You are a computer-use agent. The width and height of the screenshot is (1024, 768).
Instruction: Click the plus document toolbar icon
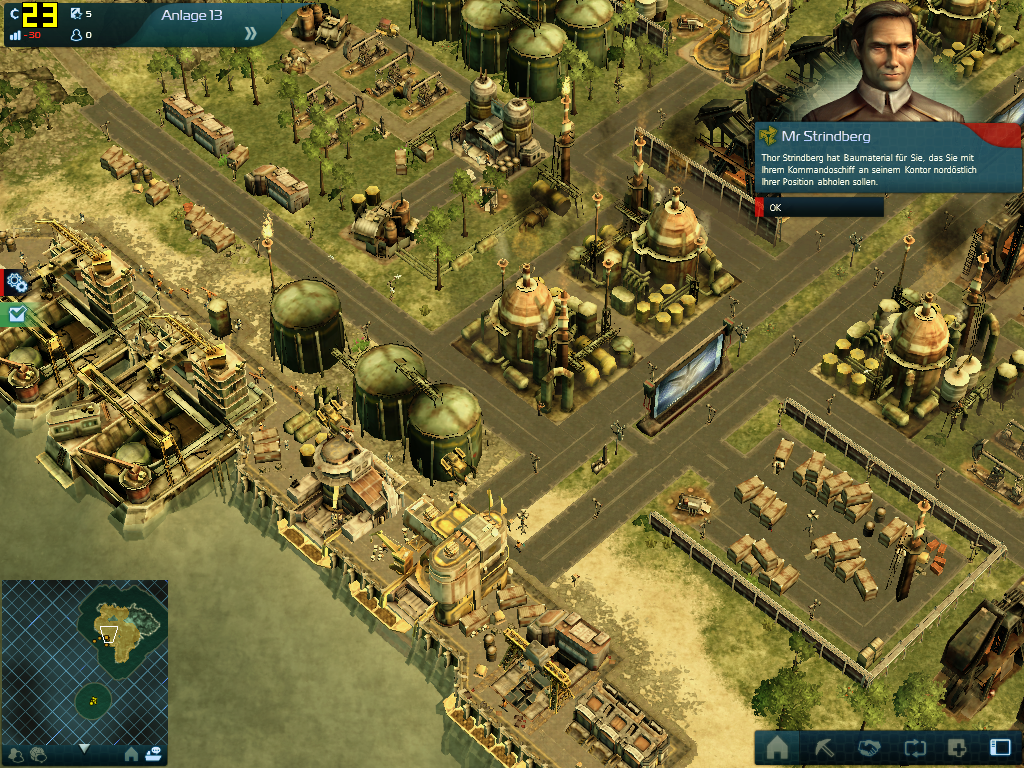tap(957, 748)
